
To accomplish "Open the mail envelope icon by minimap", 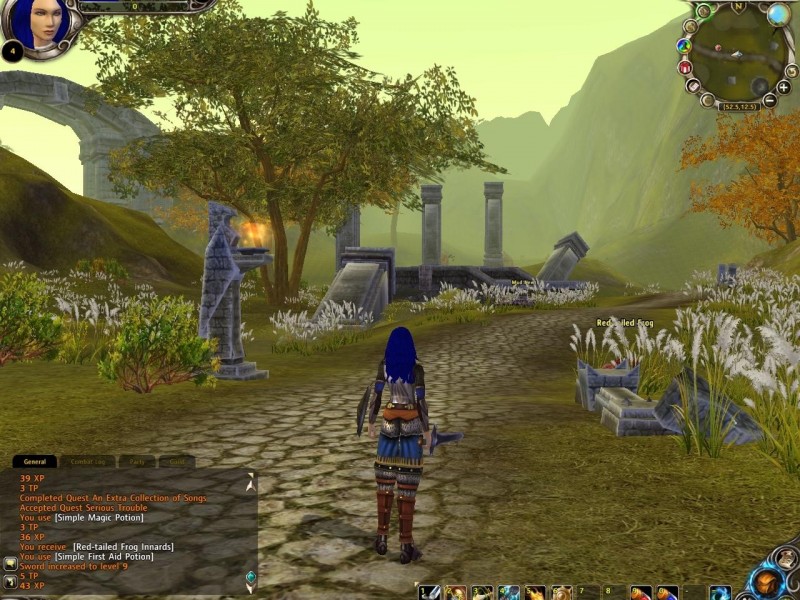I will (x=693, y=87).
